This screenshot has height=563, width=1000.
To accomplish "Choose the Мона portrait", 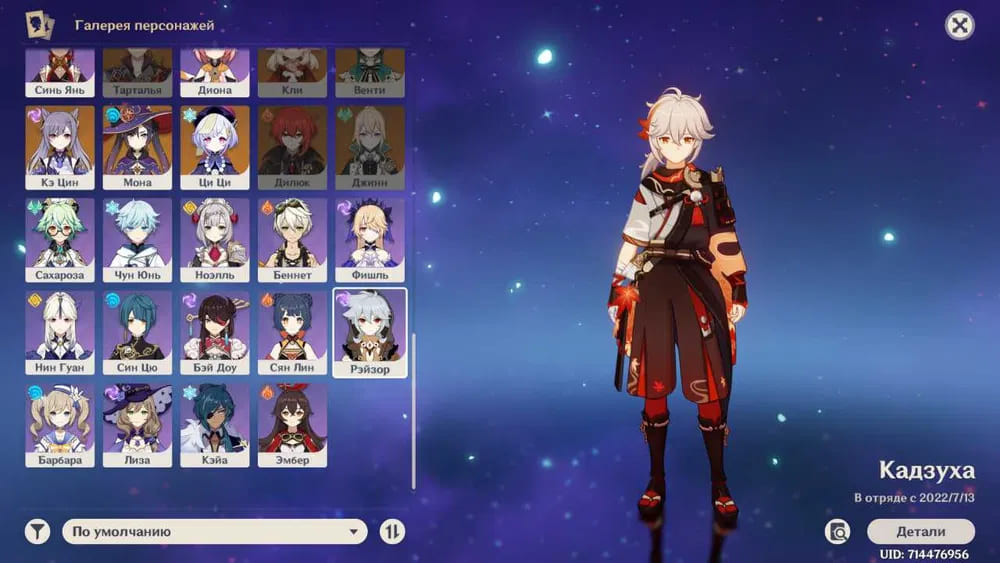I will (137, 147).
